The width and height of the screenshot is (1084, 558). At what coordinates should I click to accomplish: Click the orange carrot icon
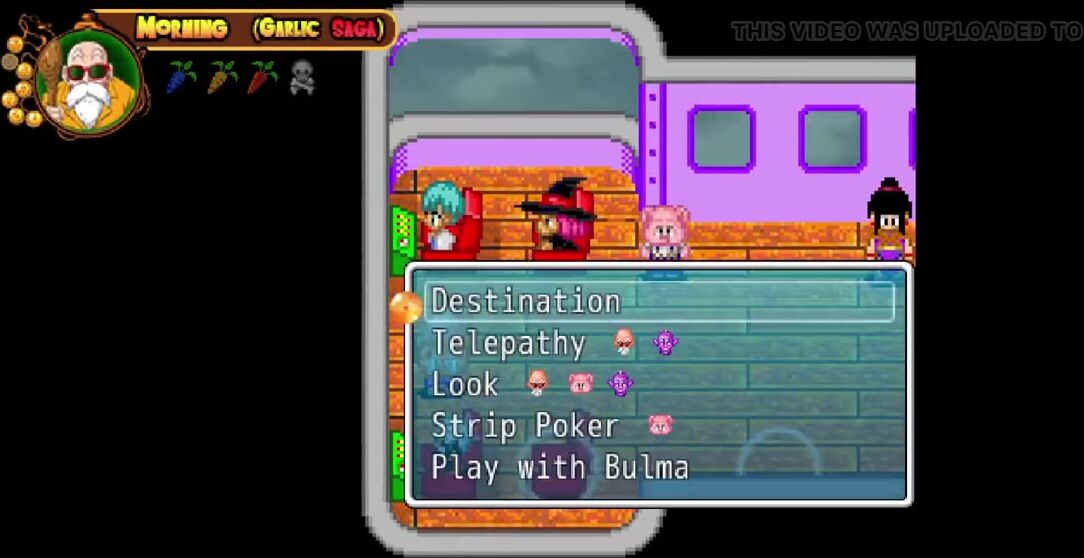pyautogui.click(x=222, y=77)
